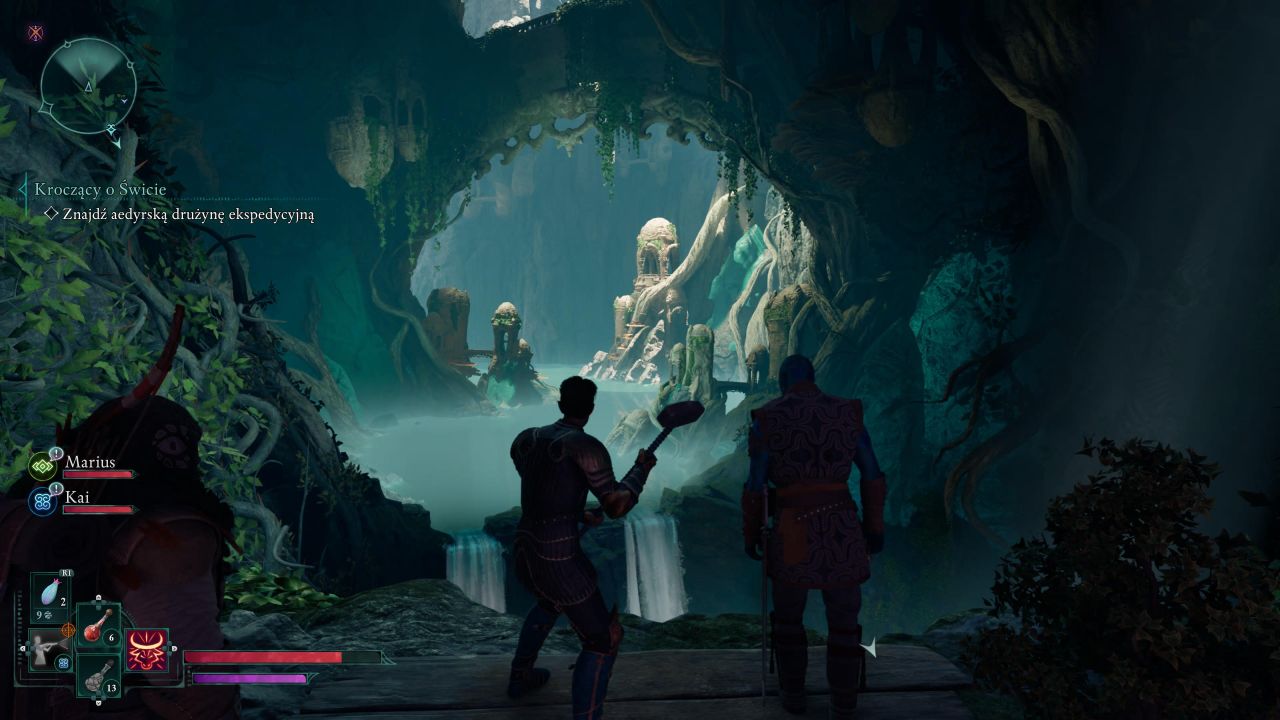Activate the red bull head ability
The image size is (1280, 720).
coord(146,651)
